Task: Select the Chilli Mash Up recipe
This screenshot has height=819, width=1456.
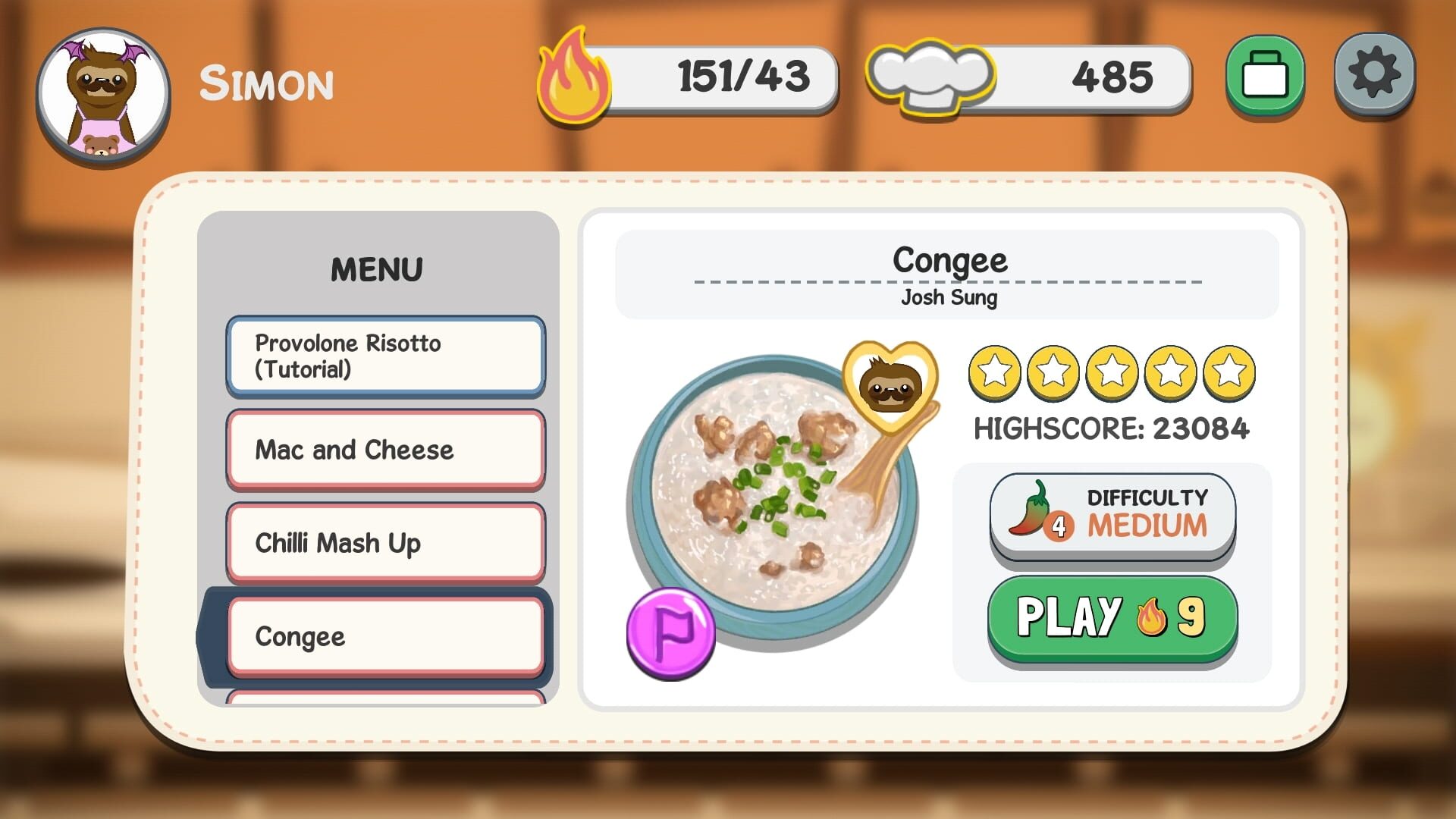Action: coord(385,543)
